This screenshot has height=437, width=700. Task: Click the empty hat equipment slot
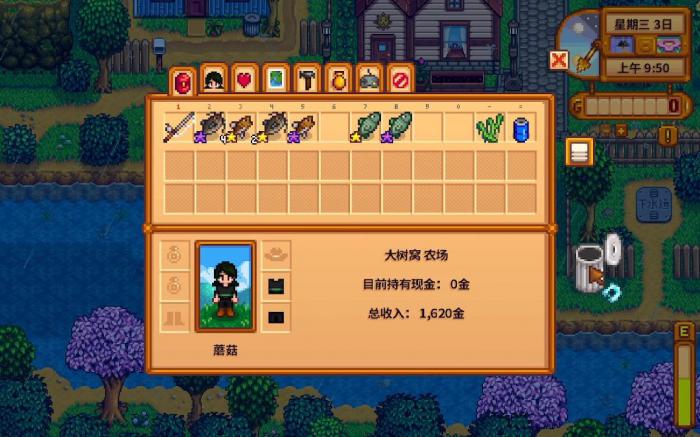tap(276, 255)
